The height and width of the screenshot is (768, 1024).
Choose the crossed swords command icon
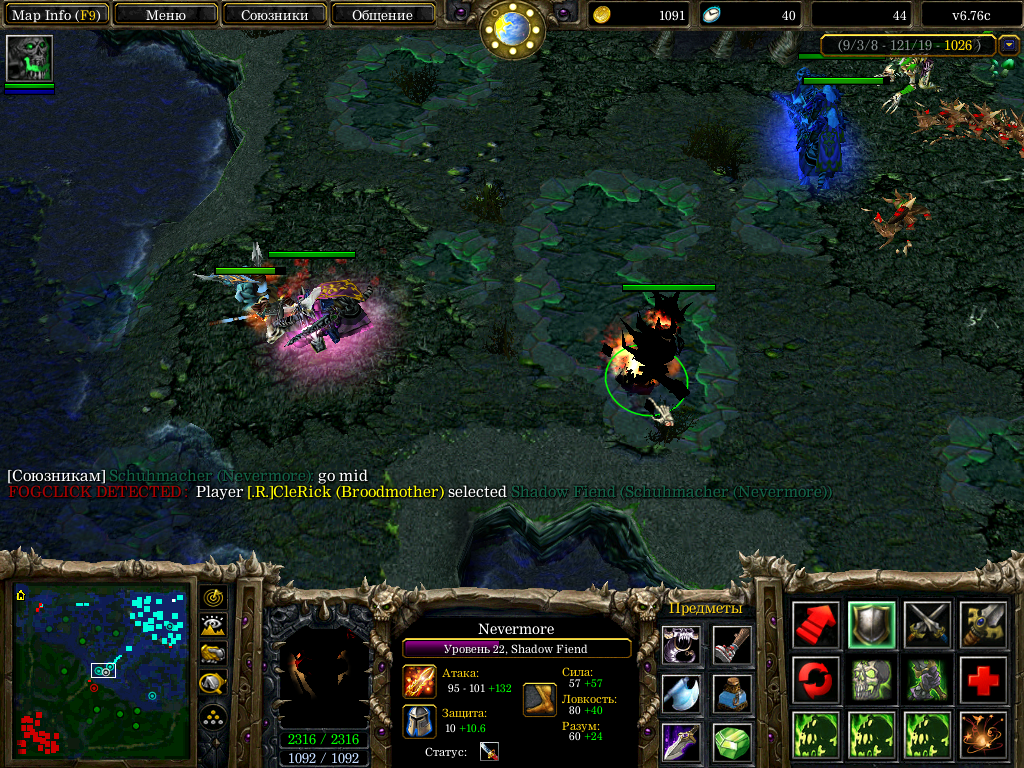point(927,625)
